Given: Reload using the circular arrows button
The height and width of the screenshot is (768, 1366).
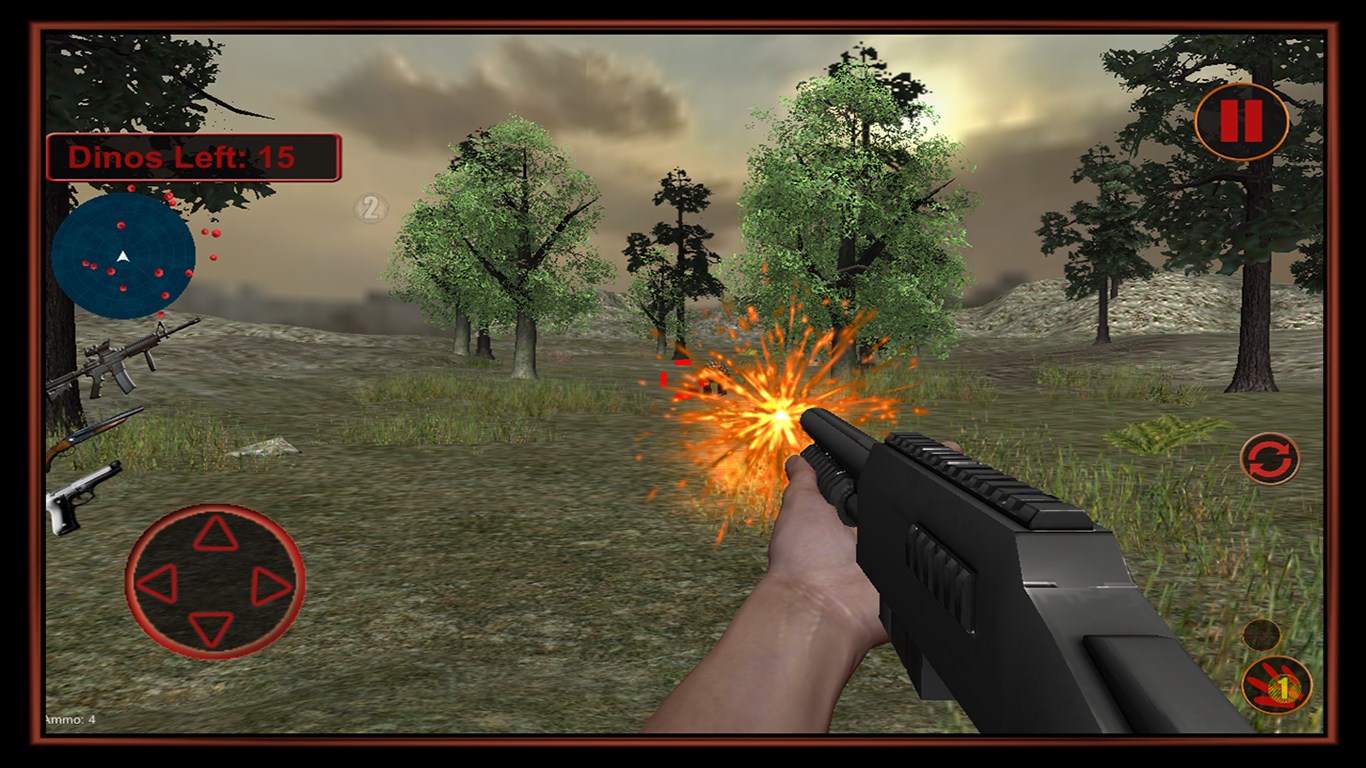Looking at the screenshot, I should click(x=1269, y=459).
